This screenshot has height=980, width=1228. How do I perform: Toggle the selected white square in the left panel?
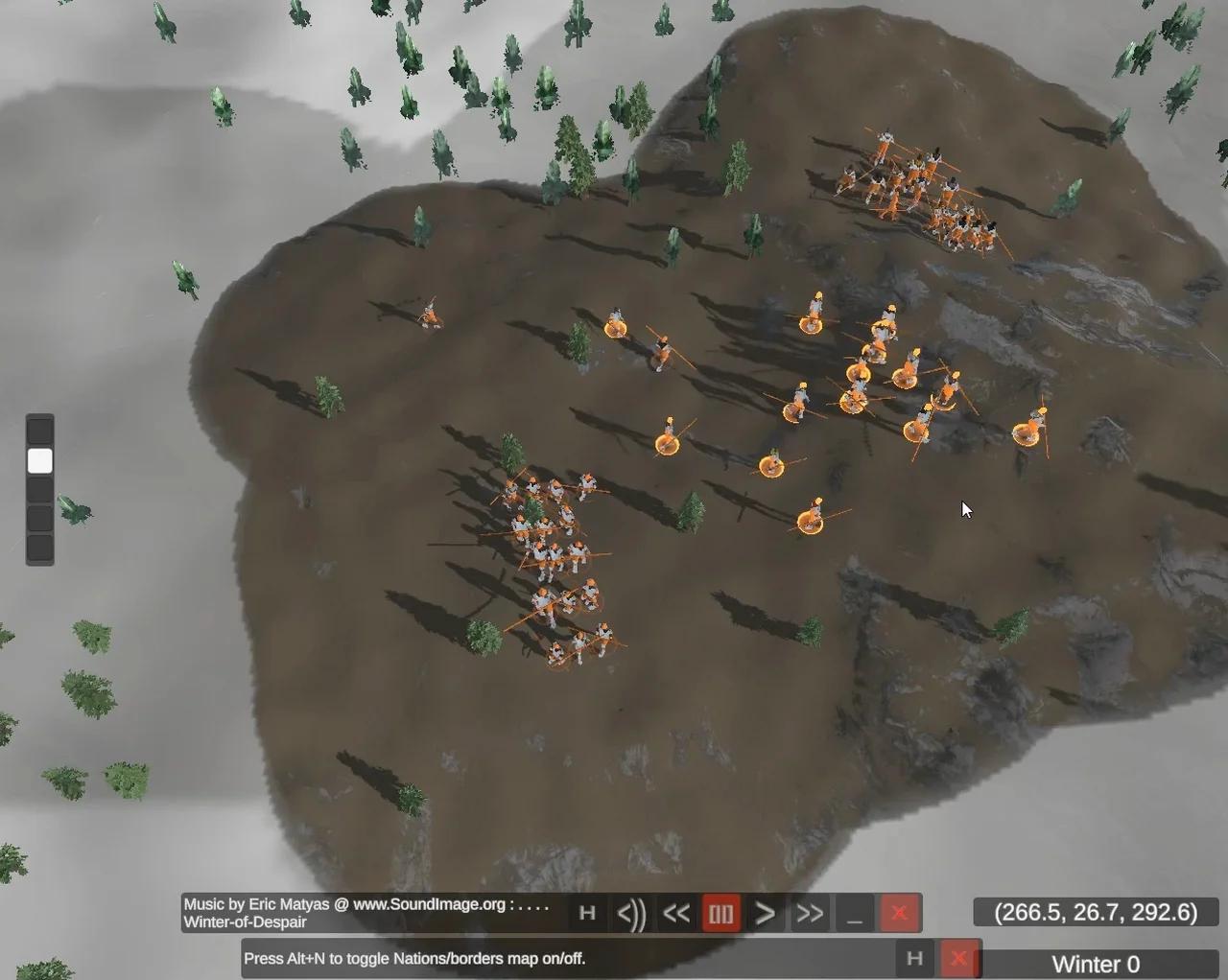click(x=39, y=460)
